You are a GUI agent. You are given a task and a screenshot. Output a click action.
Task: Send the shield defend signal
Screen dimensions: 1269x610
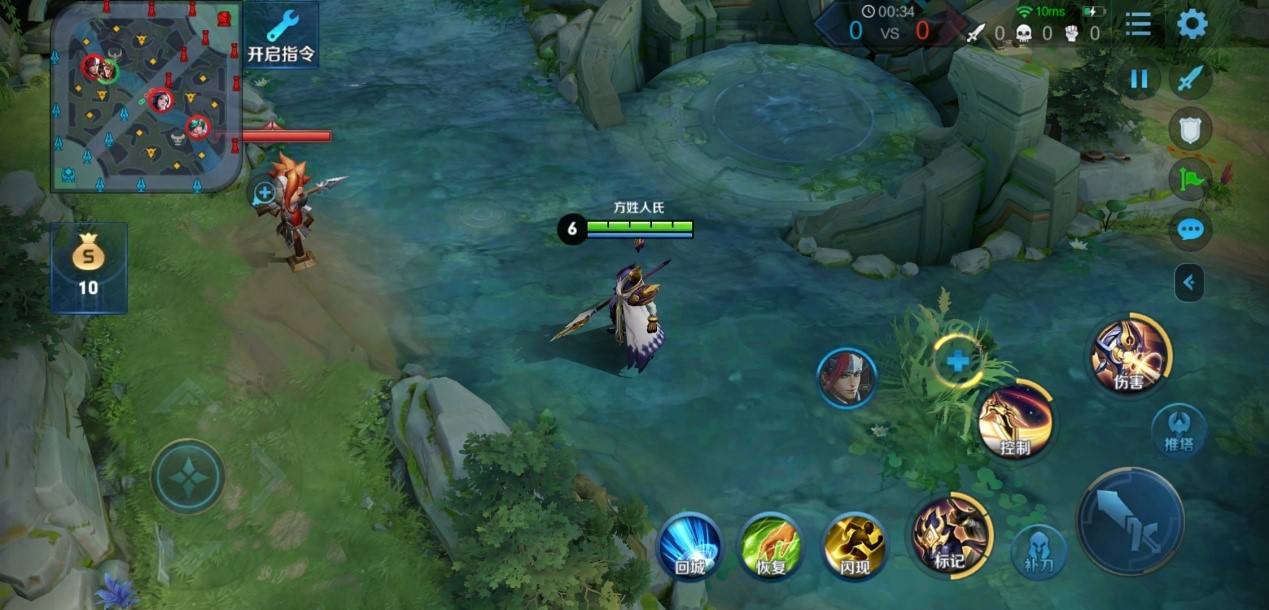coord(1190,128)
